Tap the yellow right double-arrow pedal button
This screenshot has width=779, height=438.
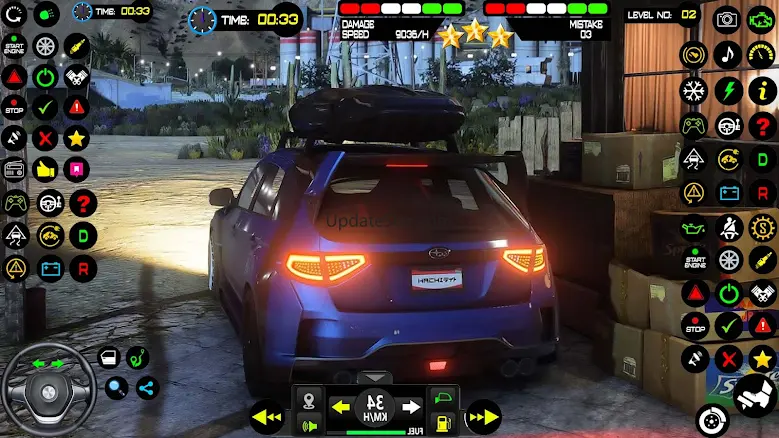click(483, 415)
